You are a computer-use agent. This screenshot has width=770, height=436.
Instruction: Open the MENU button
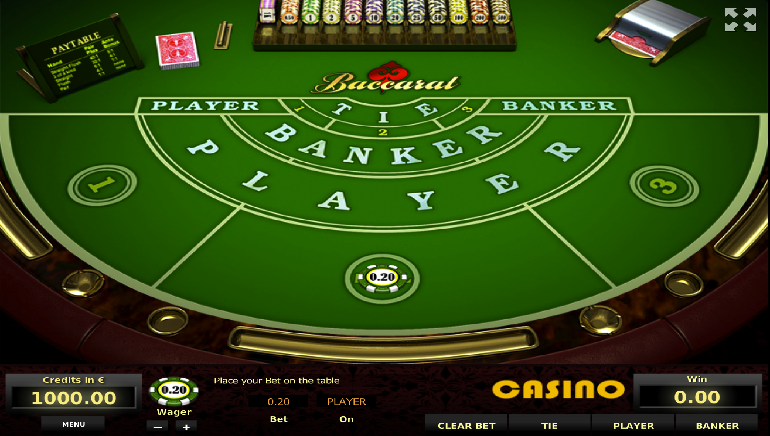pyautogui.click(x=73, y=424)
